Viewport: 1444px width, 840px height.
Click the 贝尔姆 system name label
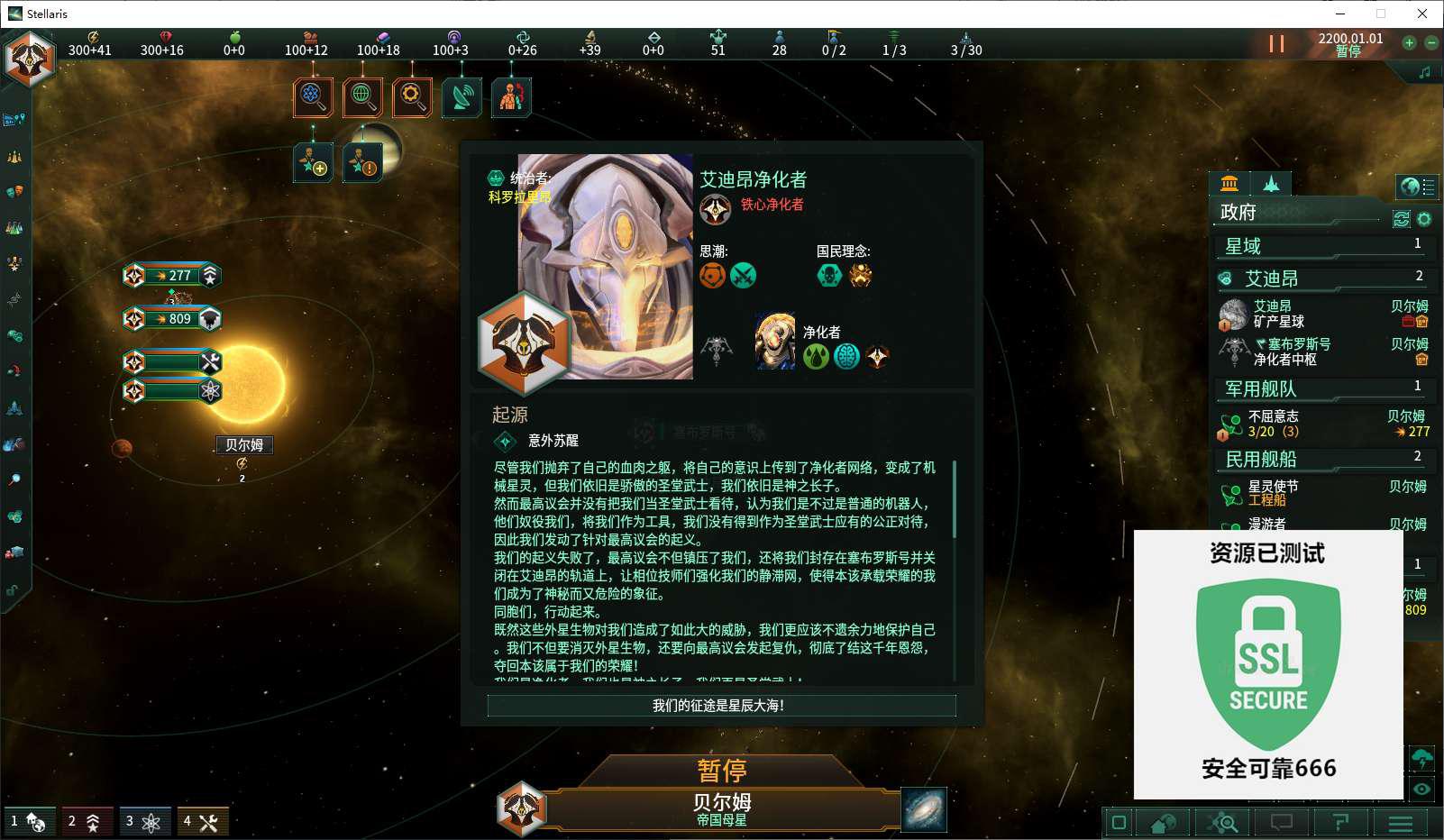244,445
